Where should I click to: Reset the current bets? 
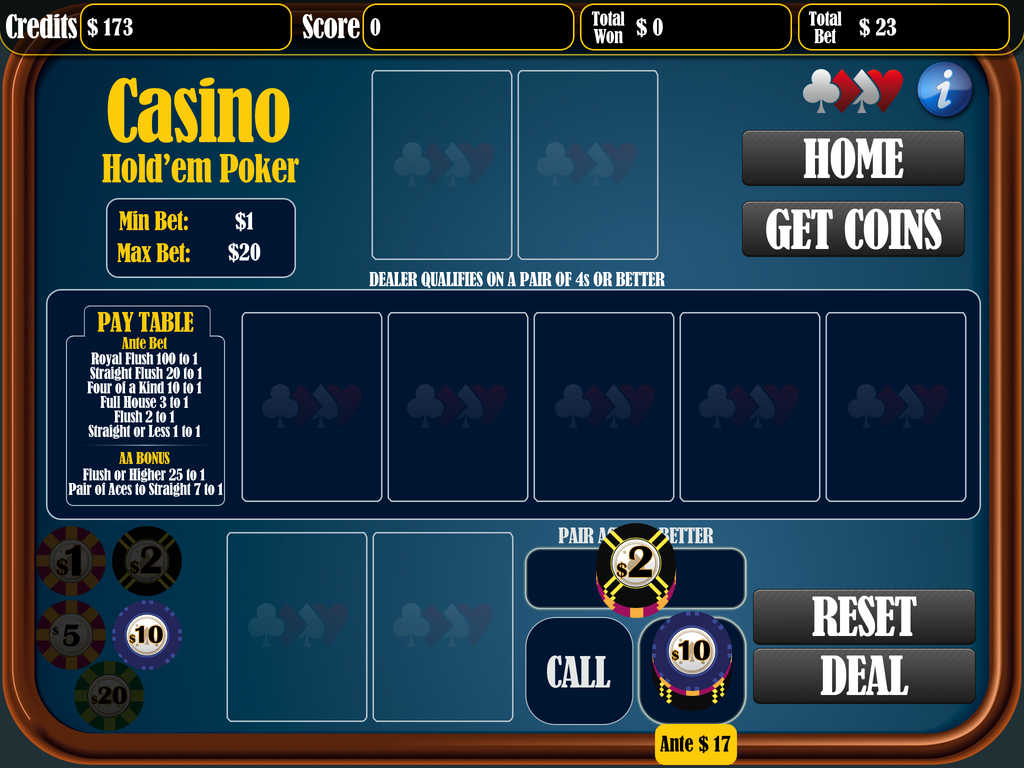click(x=863, y=616)
